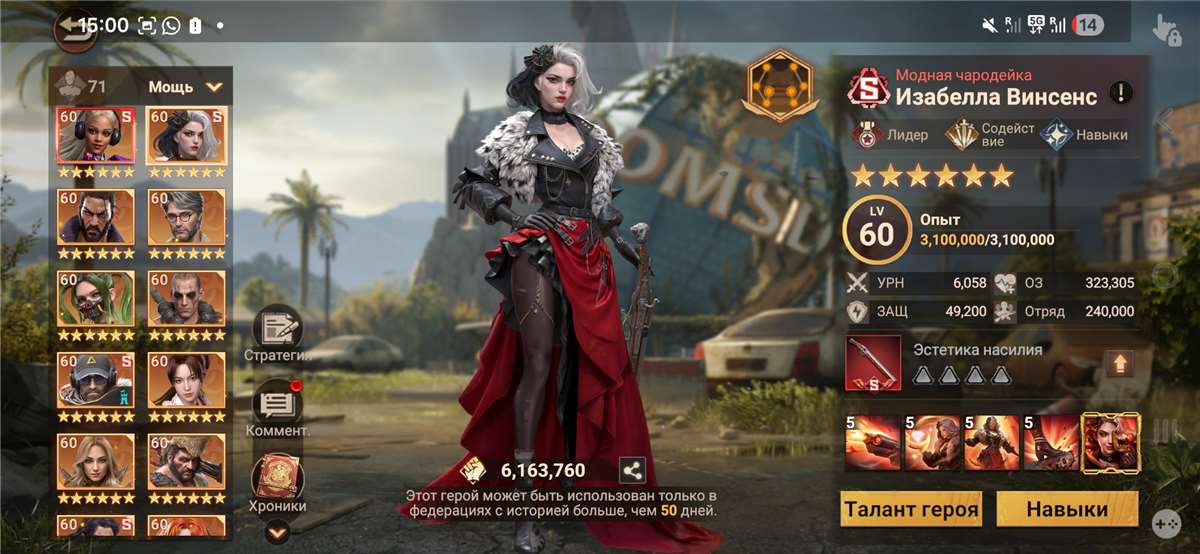Open the Мощь sorting dropdown
1200x554 pixels.
click(x=186, y=87)
